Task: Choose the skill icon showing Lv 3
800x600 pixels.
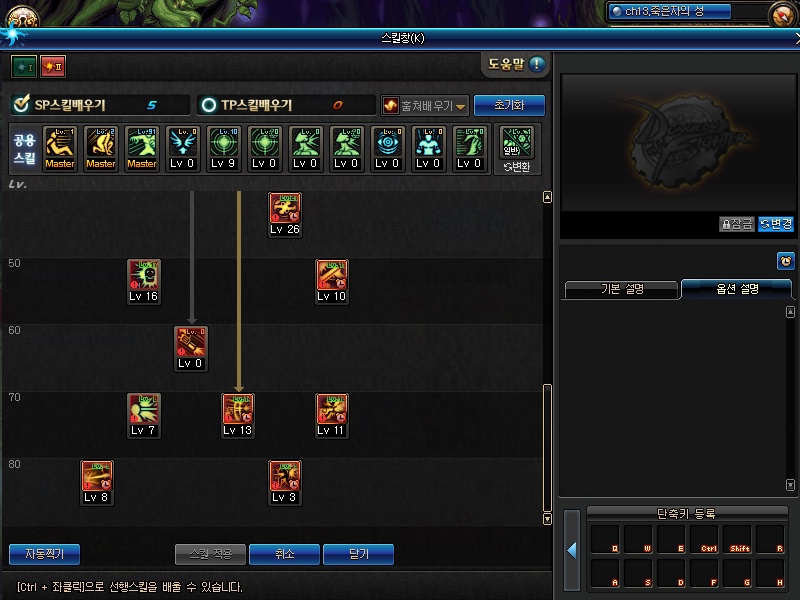Action: [285, 477]
